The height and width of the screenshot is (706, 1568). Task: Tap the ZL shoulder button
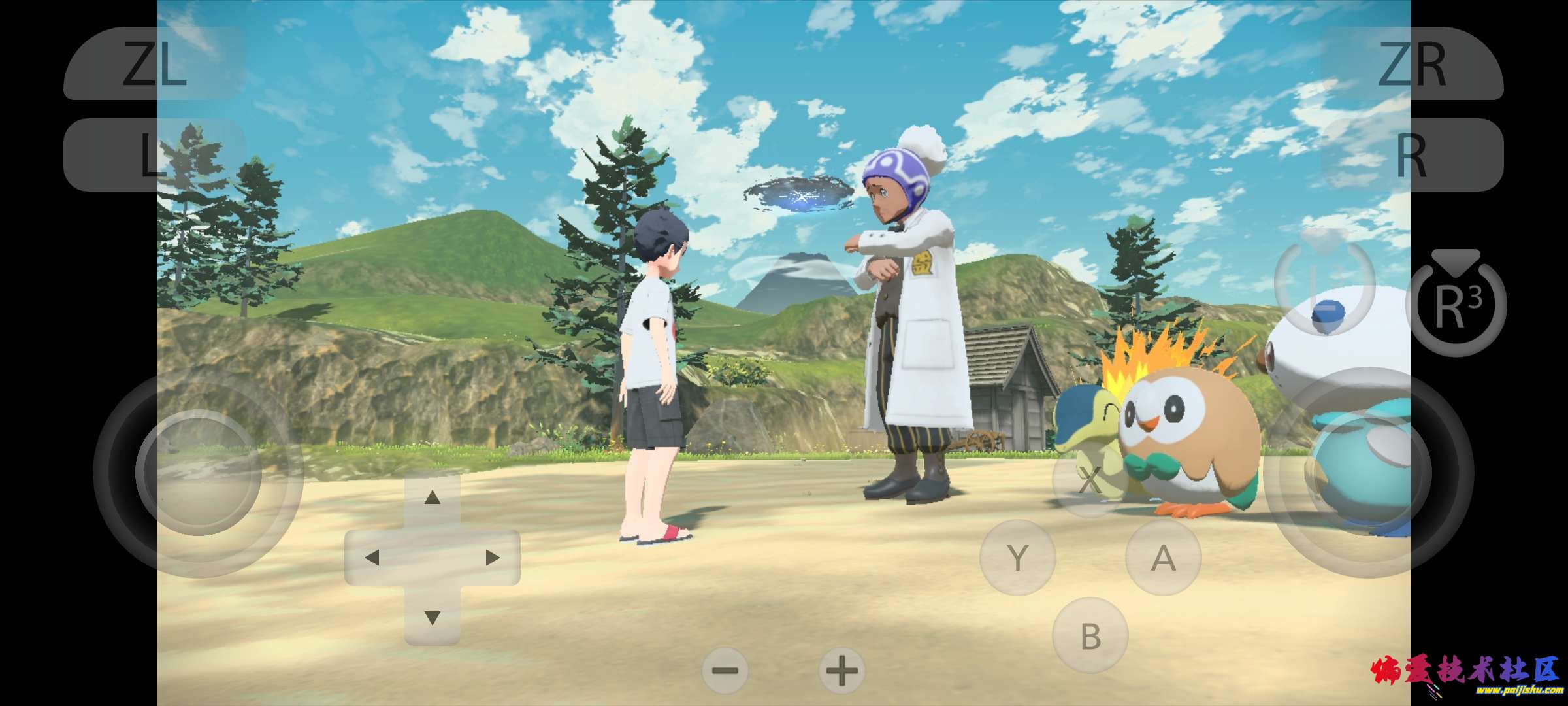tap(155, 63)
